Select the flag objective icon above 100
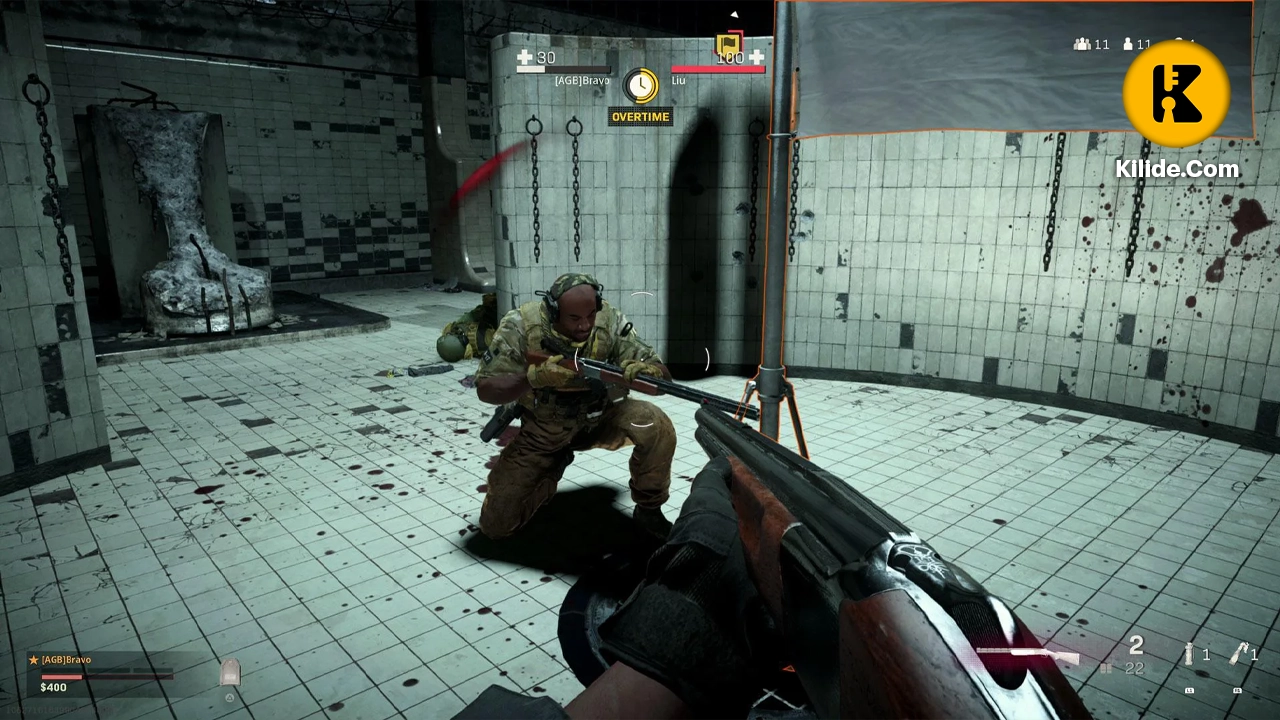Image resolution: width=1280 pixels, height=720 pixels. point(729,43)
